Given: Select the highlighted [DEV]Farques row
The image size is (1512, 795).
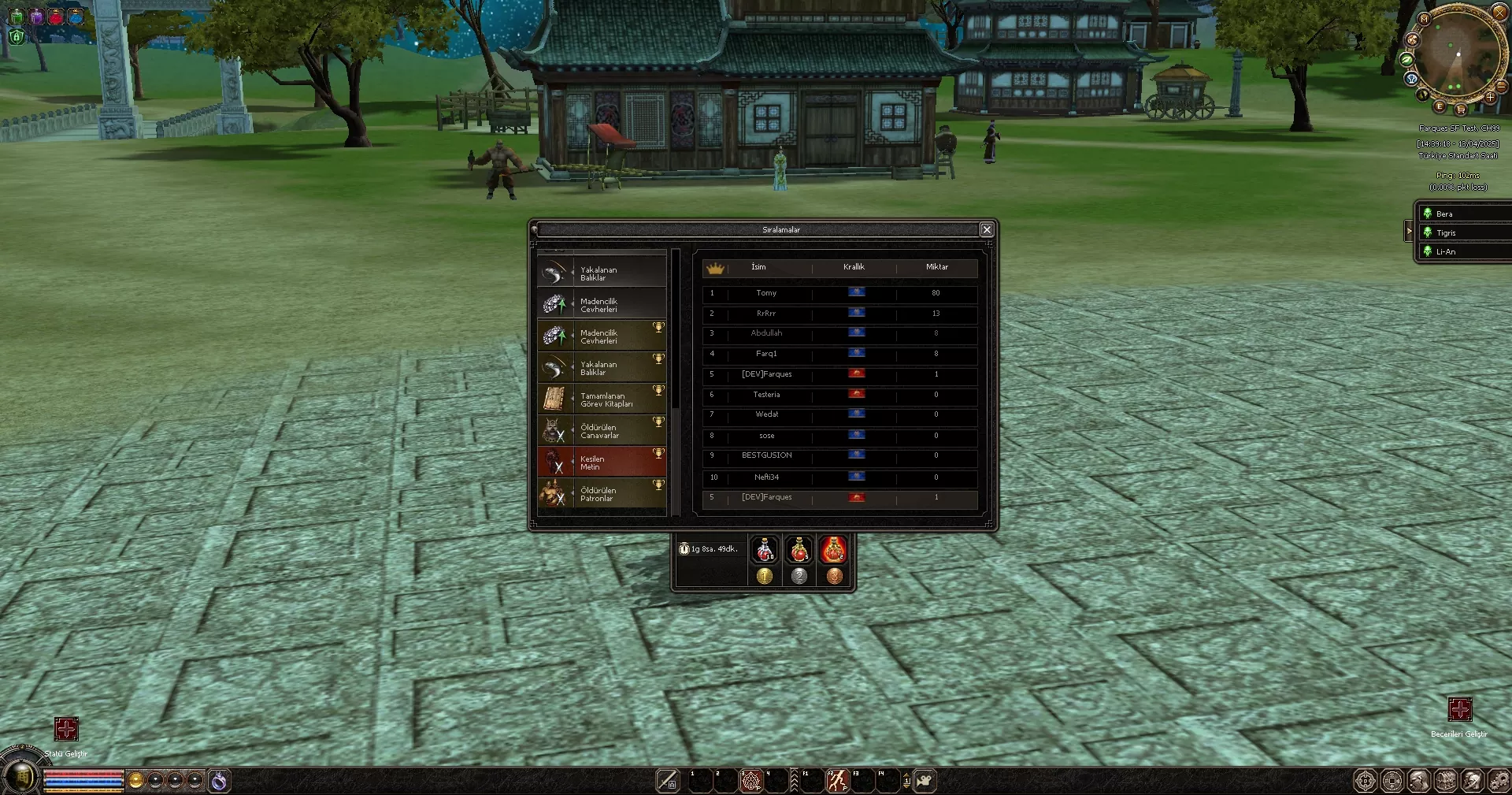Looking at the screenshot, I should tap(839, 497).
